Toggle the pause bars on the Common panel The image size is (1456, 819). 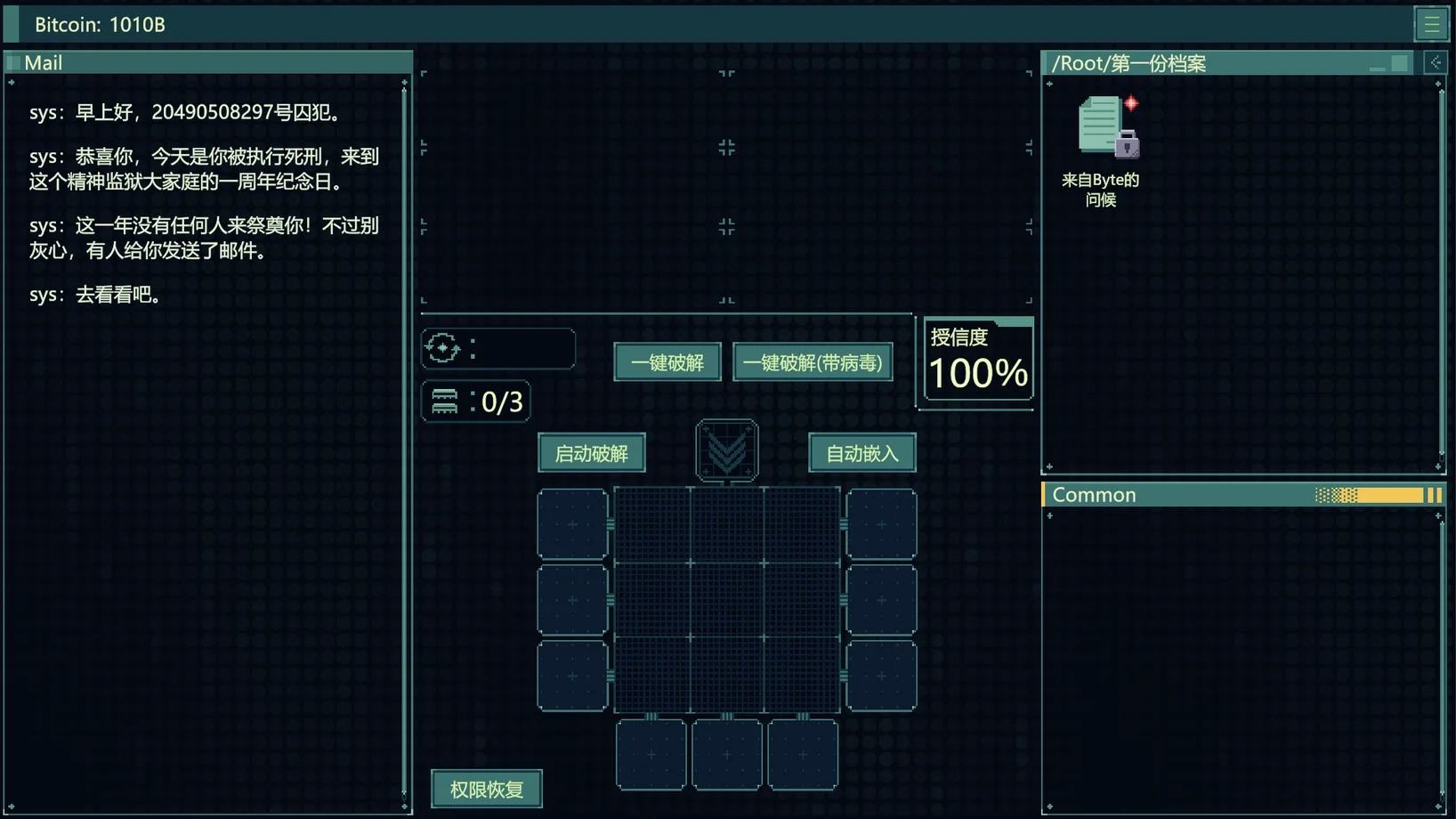(x=1434, y=495)
